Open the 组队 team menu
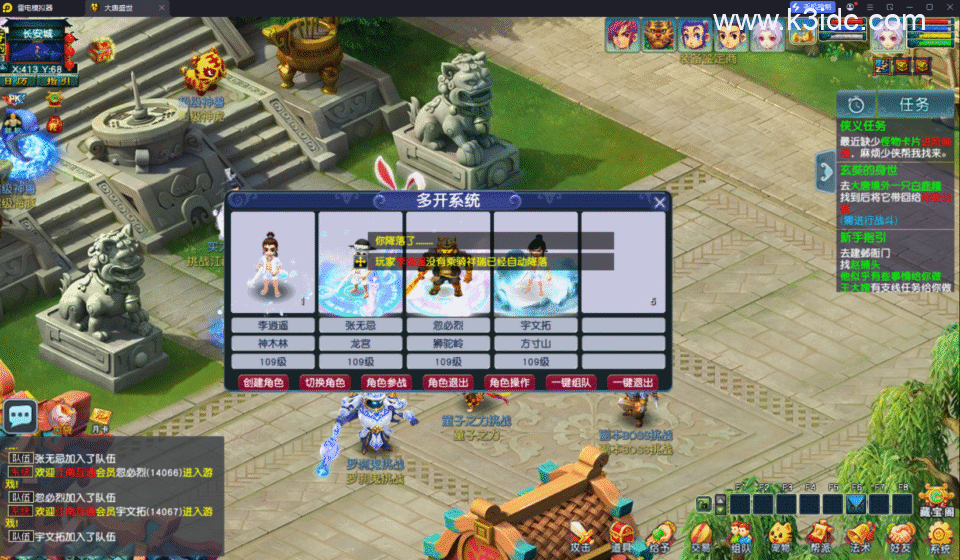Image resolution: width=960 pixels, height=560 pixels. 741,535
